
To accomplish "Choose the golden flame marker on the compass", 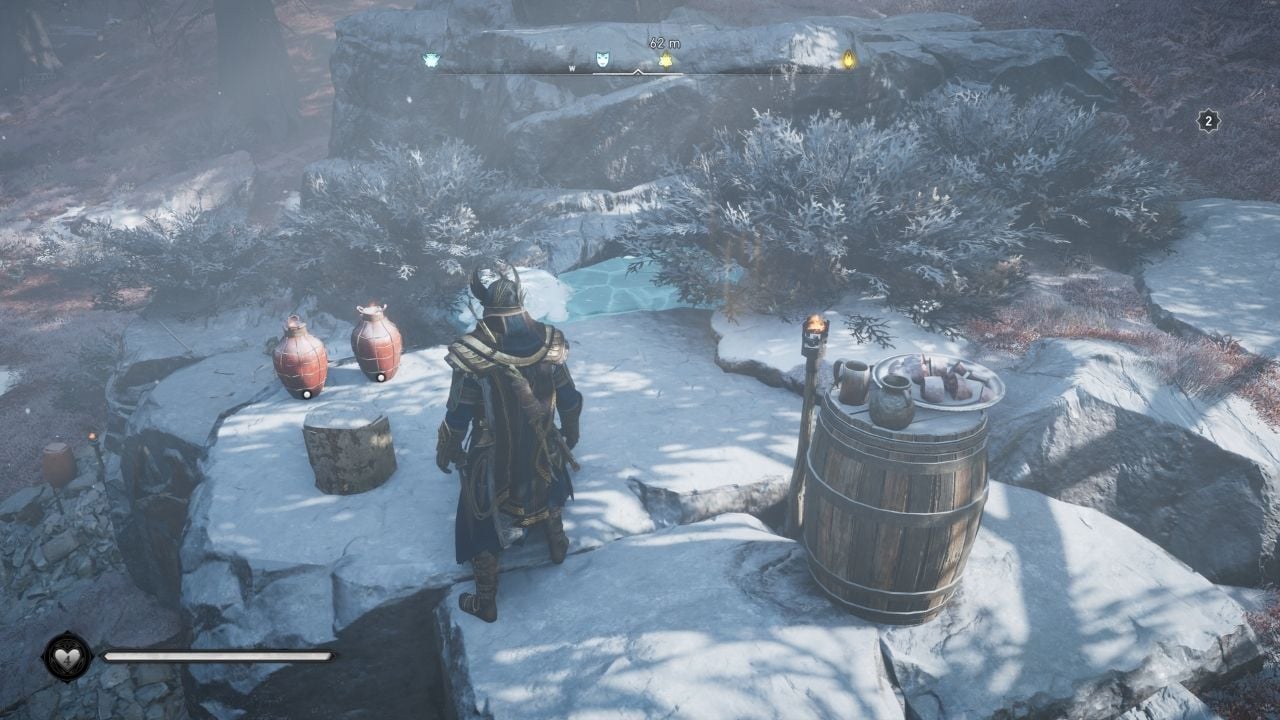I will (849, 60).
